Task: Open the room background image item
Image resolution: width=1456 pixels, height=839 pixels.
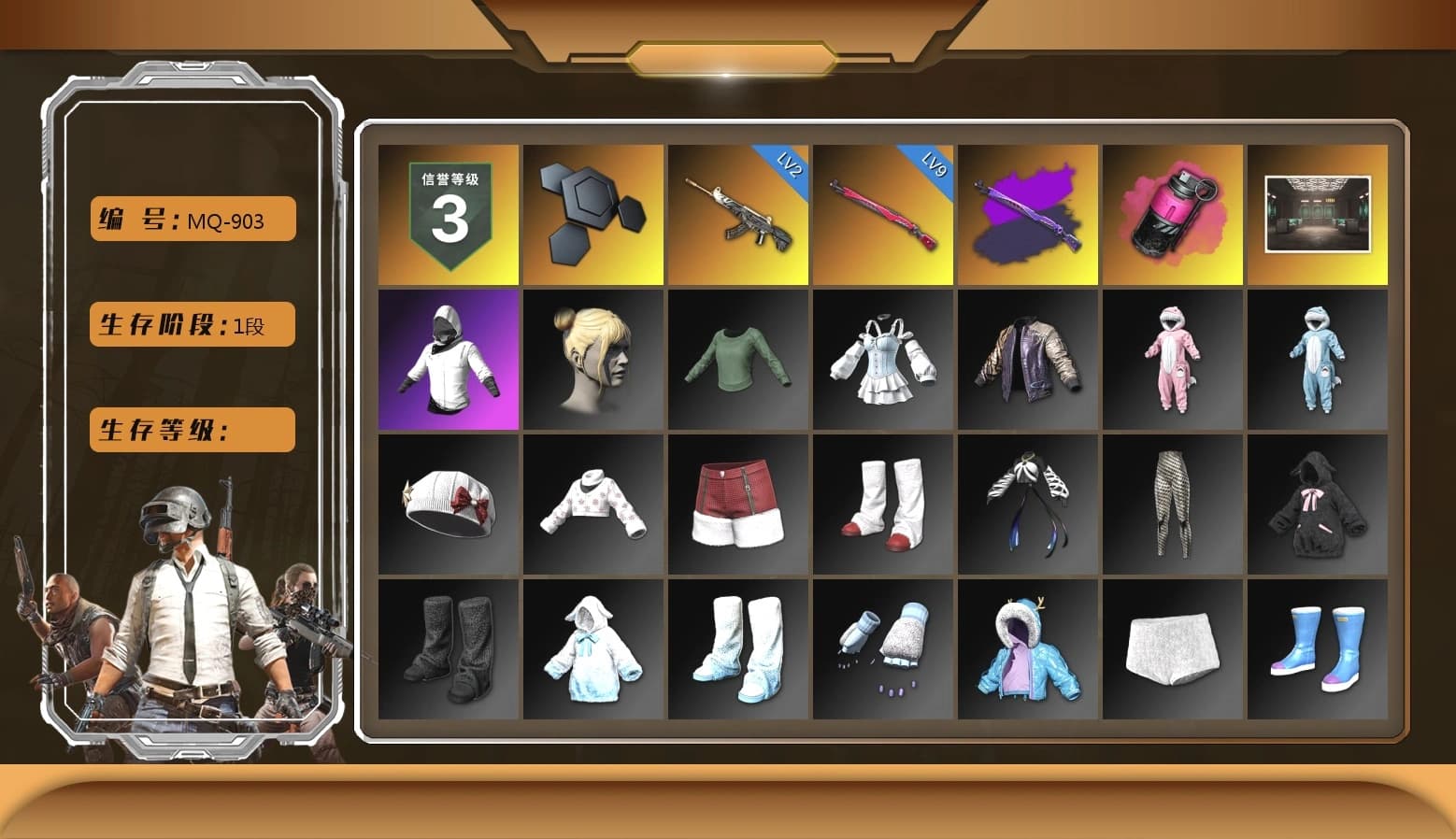Action: point(1316,215)
